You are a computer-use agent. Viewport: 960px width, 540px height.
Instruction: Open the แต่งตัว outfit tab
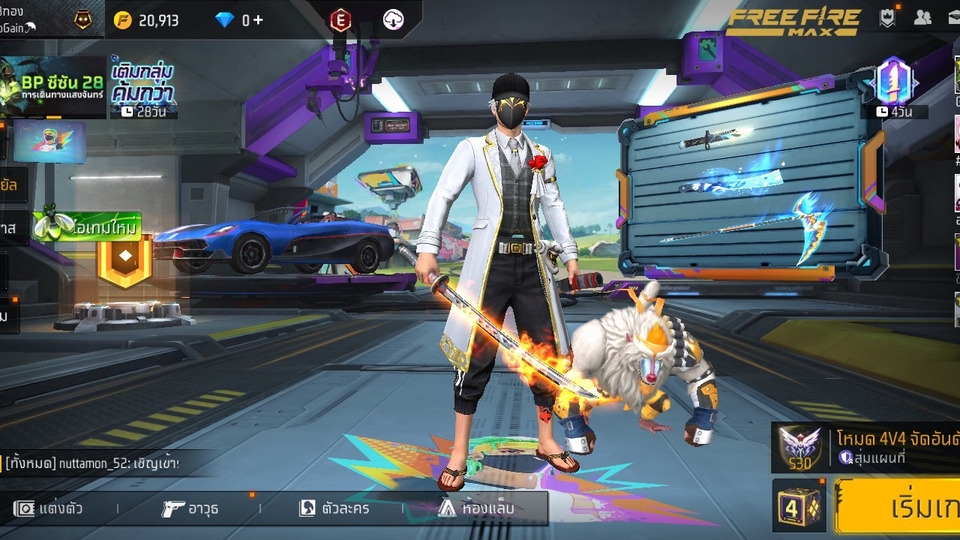pos(49,508)
